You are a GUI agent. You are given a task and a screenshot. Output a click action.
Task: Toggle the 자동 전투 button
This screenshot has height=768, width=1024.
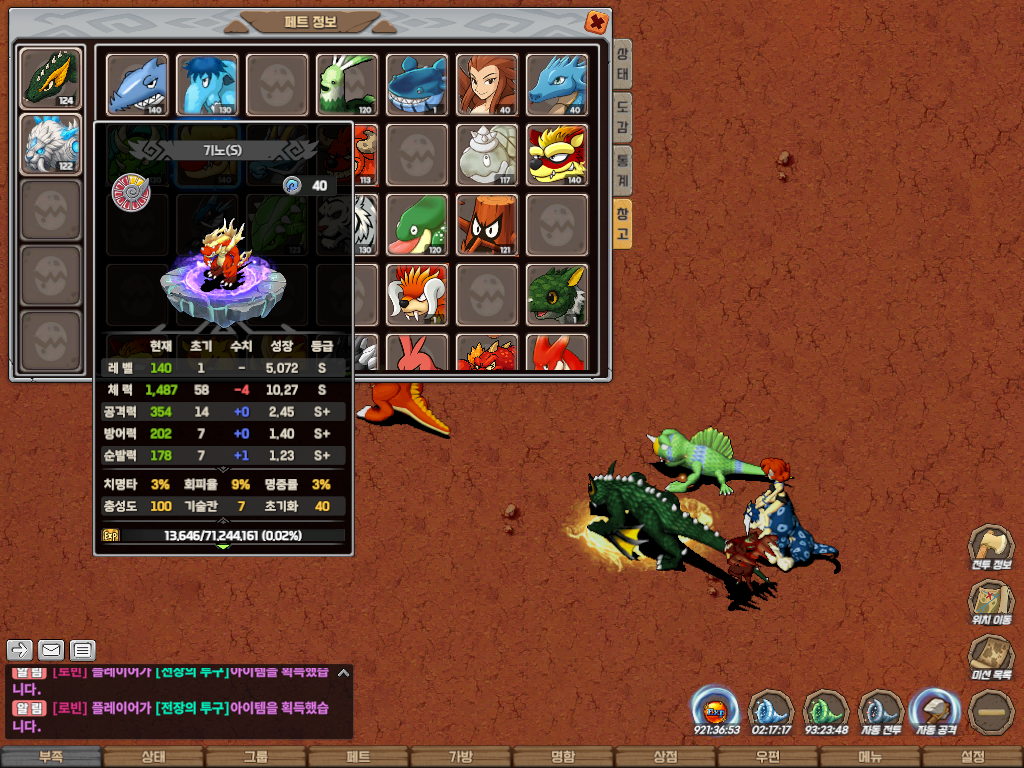click(x=881, y=711)
